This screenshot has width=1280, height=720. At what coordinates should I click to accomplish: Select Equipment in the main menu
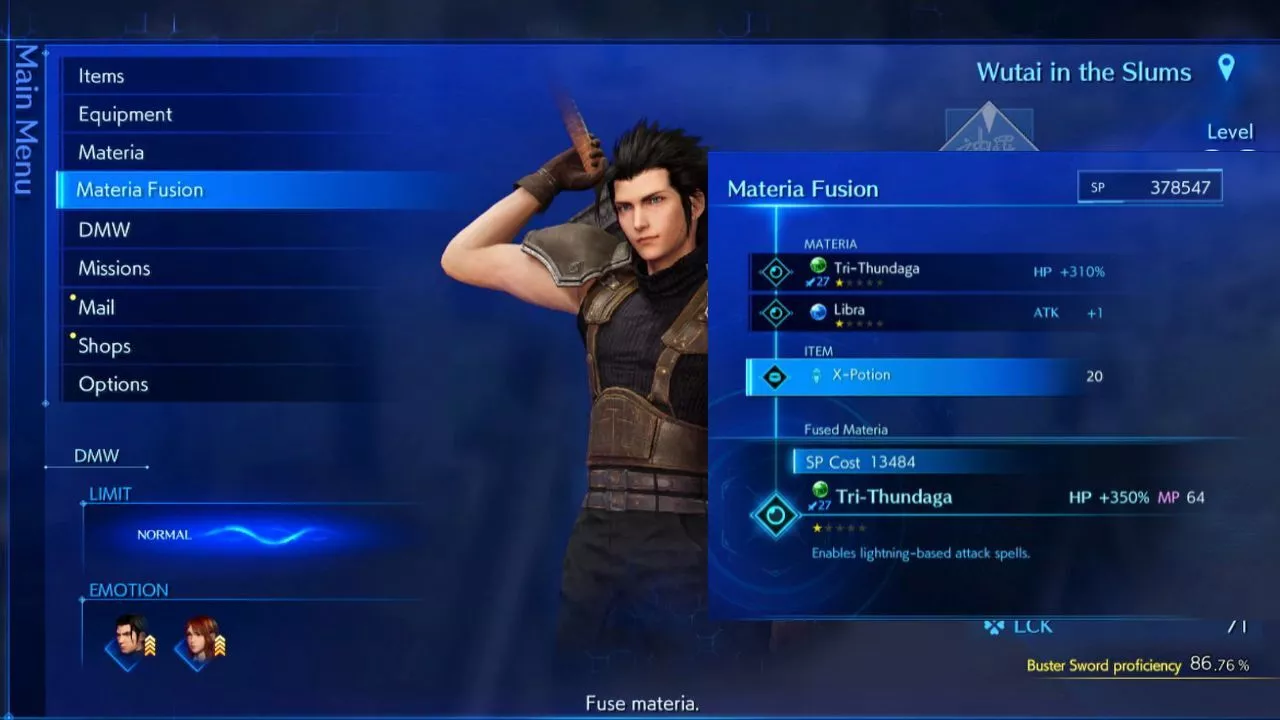125,114
